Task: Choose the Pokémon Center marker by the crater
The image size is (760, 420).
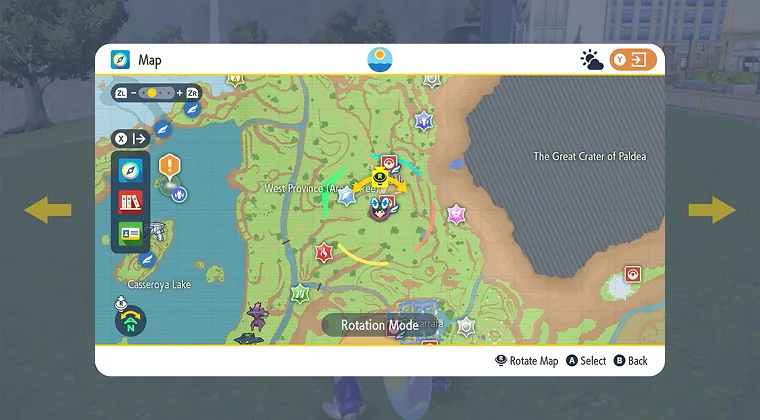Action: [632, 274]
